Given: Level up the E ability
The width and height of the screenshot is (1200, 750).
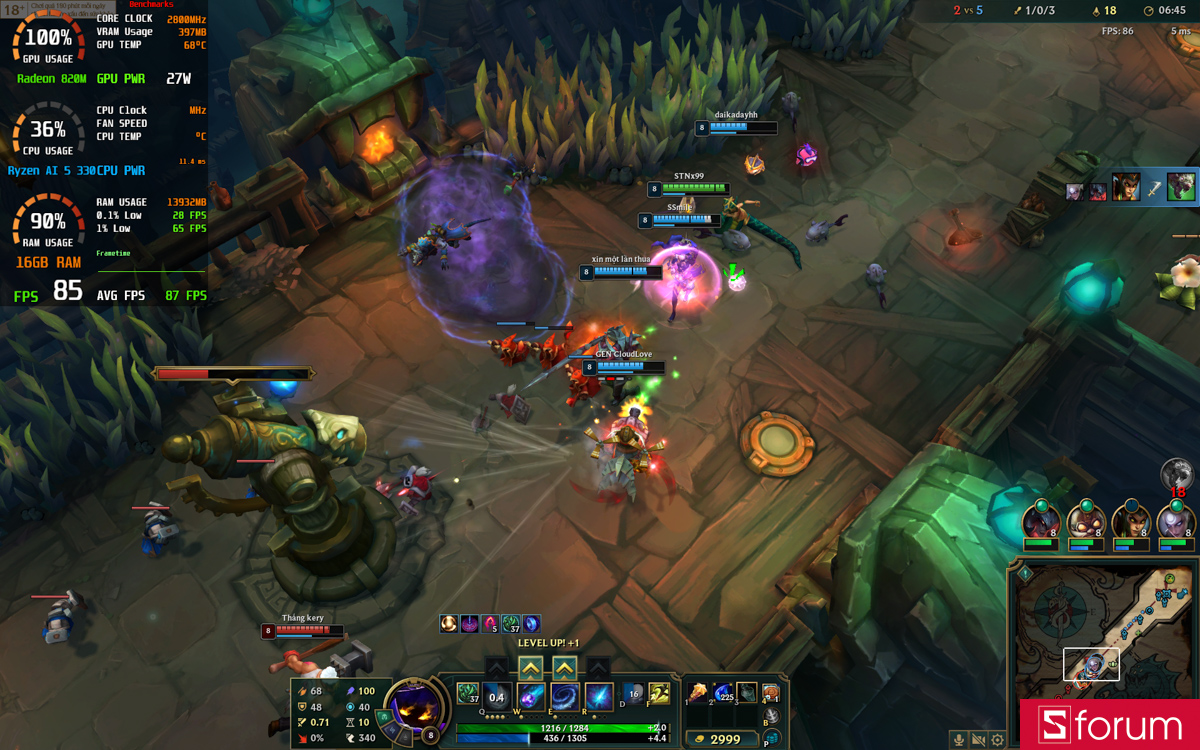Looking at the screenshot, I should (x=565, y=668).
